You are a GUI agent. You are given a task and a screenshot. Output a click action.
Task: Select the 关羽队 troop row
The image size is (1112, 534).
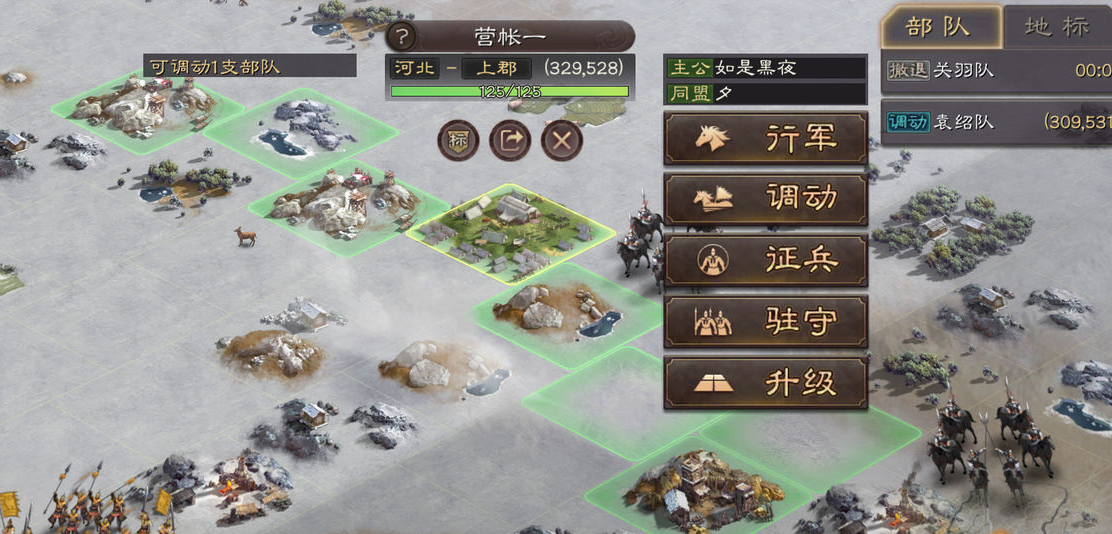tap(996, 71)
